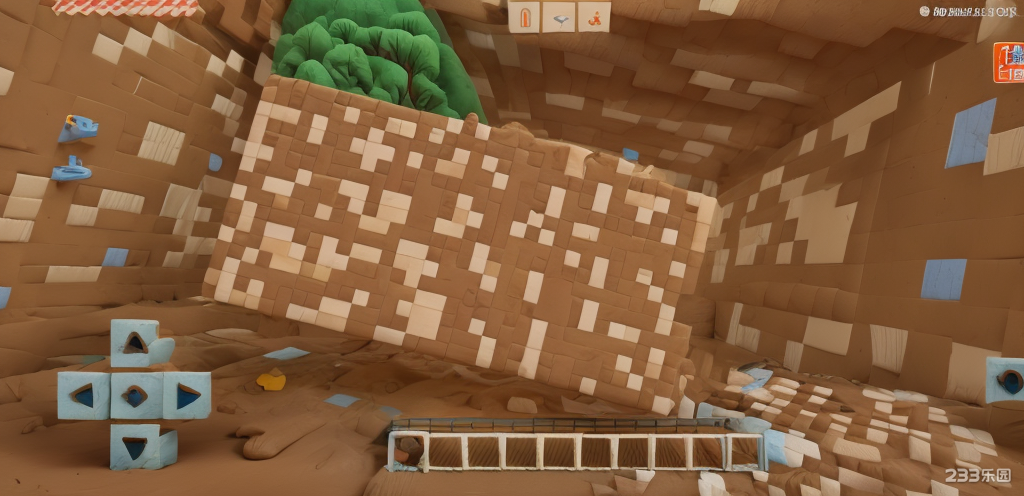Click the orange arch icon at top
The height and width of the screenshot is (496, 1024).
click(525, 16)
